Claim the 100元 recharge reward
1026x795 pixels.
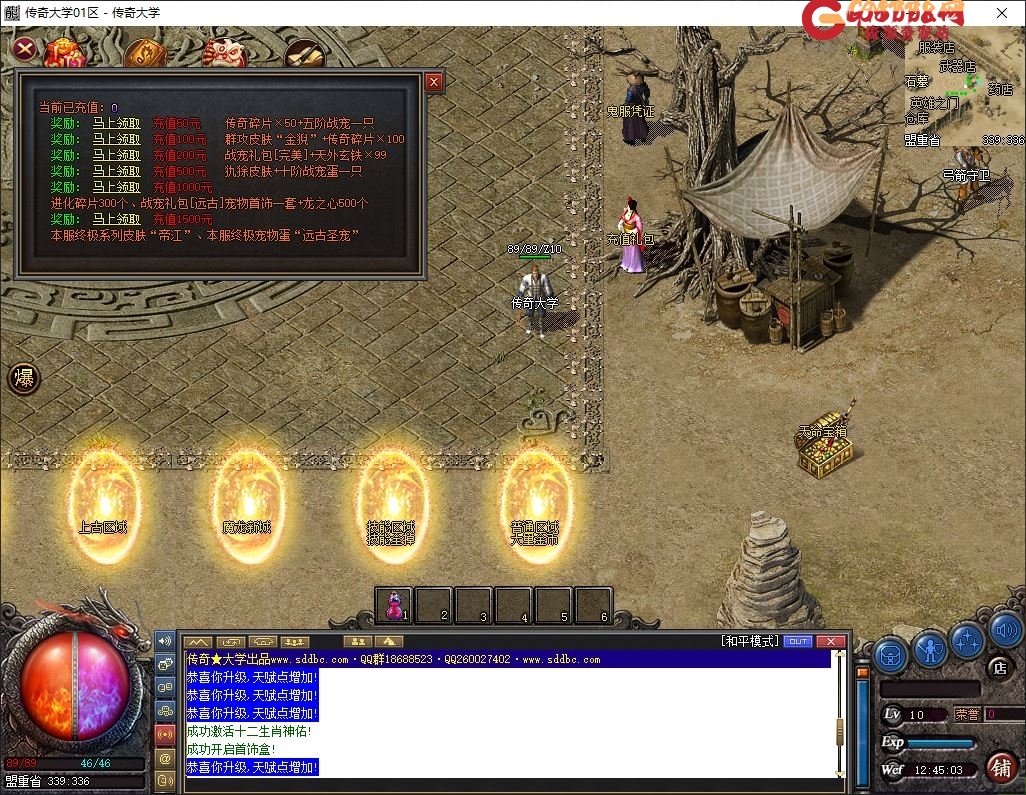point(116,139)
